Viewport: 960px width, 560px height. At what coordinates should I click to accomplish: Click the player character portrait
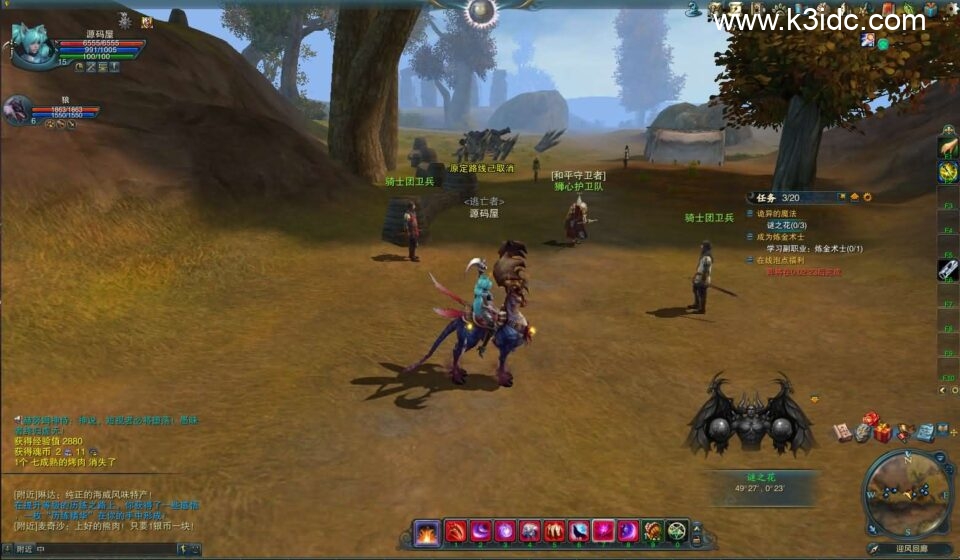pyautogui.click(x=33, y=45)
